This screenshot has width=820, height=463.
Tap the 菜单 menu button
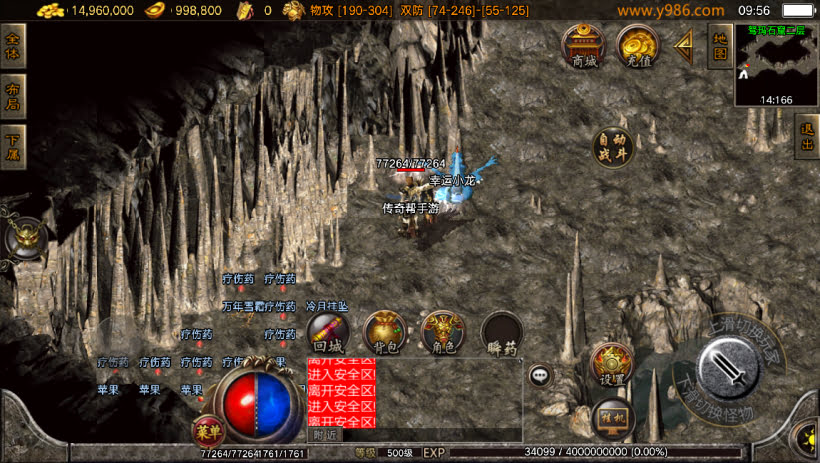[x=206, y=431]
